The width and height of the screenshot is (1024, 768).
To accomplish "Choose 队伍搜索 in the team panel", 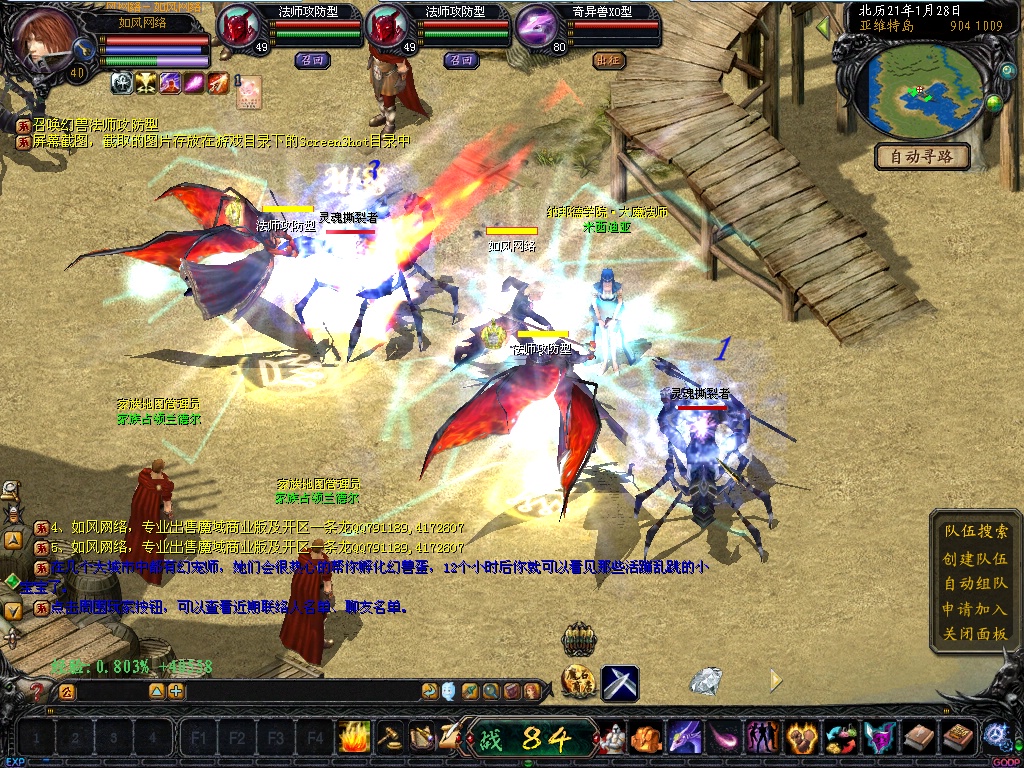I will [x=976, y=532].
